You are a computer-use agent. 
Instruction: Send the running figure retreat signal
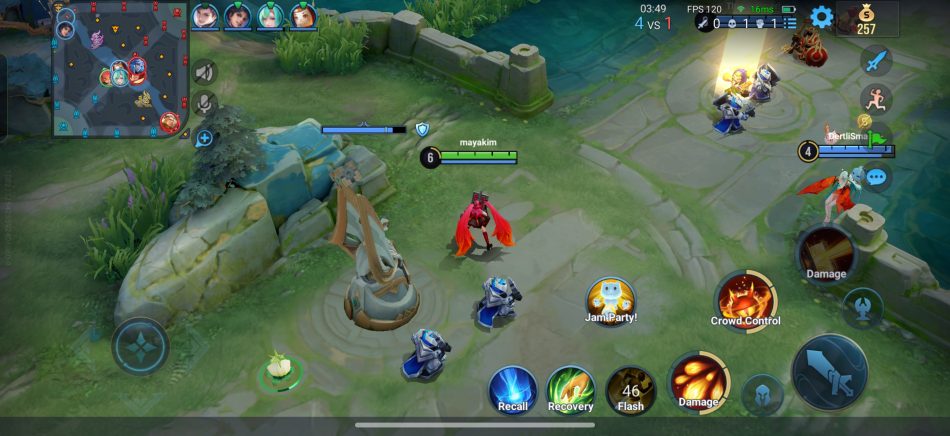point(876,99)
